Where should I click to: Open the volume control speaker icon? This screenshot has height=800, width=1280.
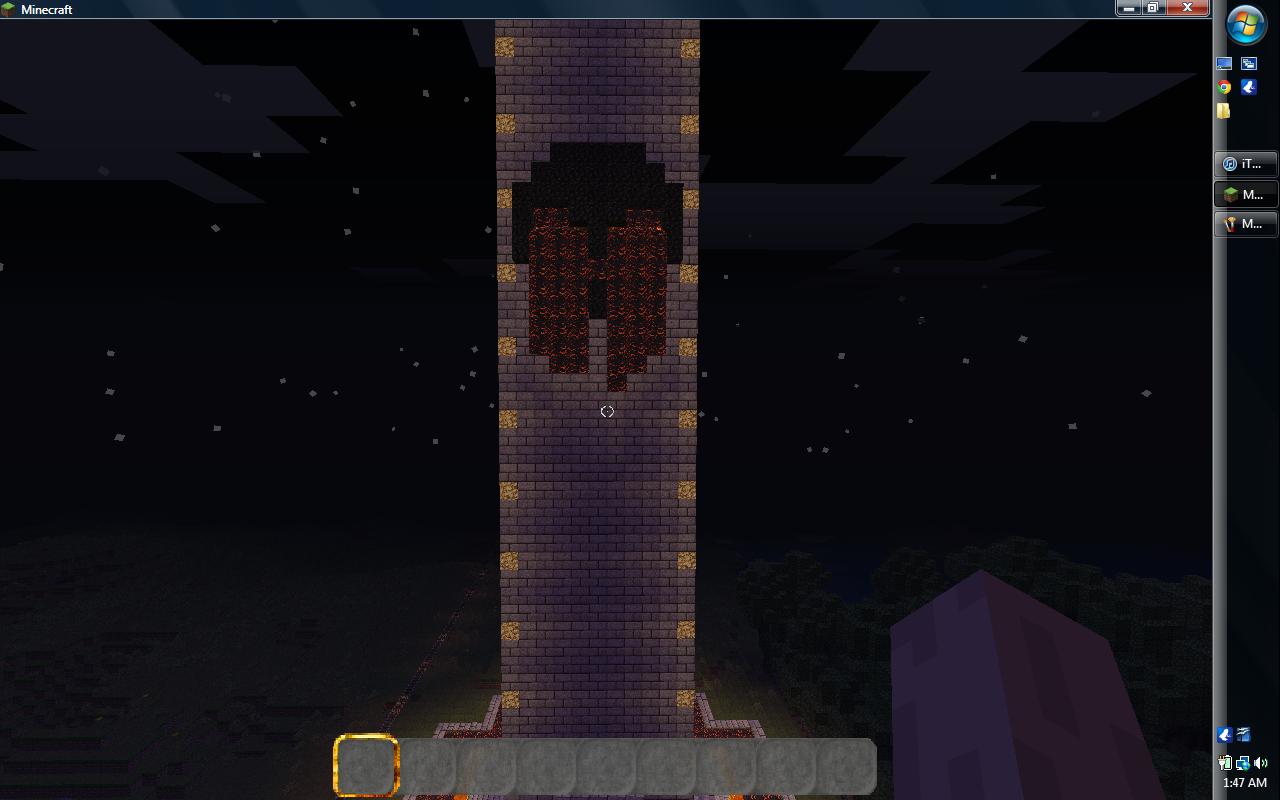(x=1261, y=762)
